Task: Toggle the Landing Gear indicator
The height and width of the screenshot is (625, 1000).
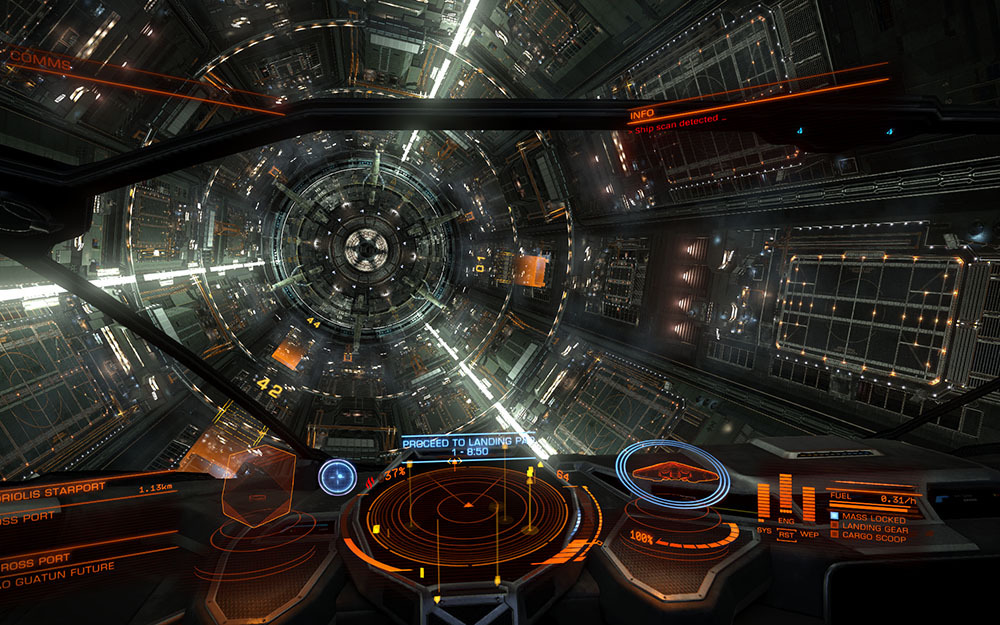Action: [x=868, y=529]
